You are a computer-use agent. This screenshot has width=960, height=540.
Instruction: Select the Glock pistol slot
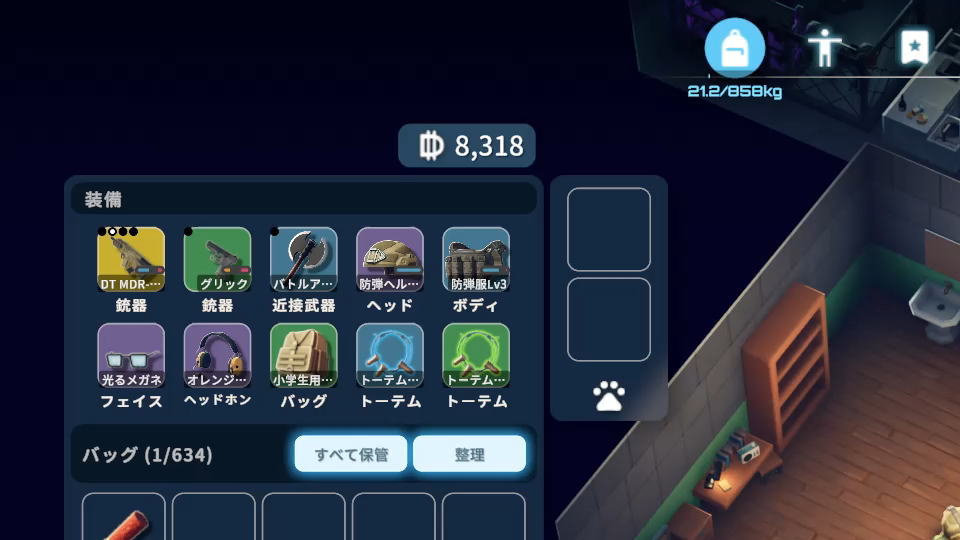[217, 260]
